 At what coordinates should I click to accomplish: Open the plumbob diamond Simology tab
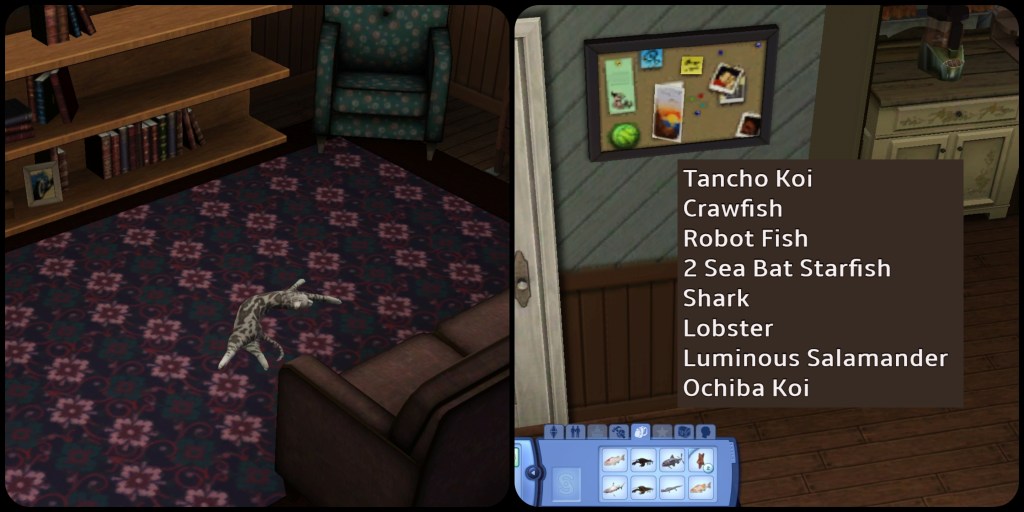[554, 433]
